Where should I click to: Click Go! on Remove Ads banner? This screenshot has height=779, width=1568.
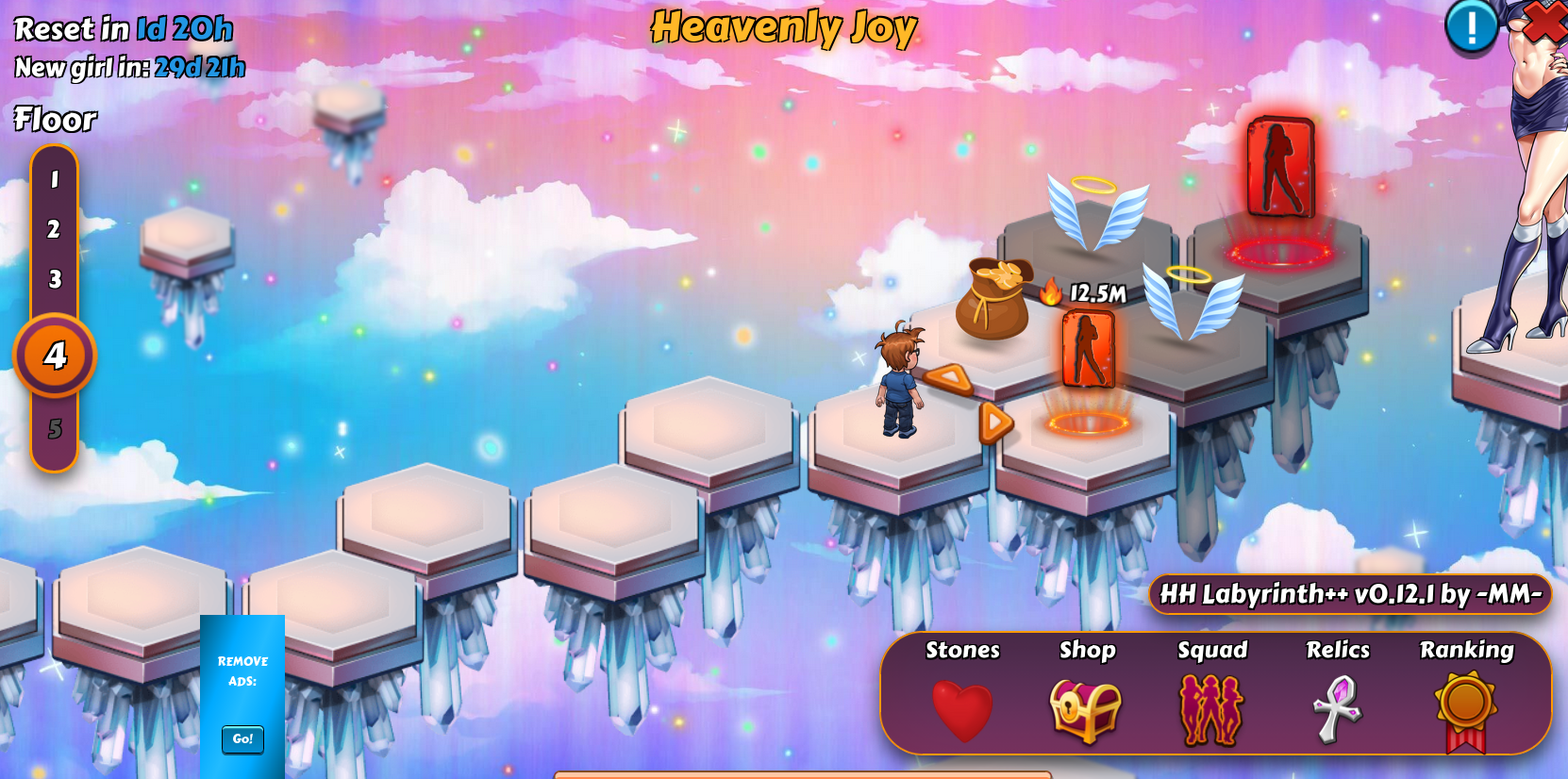coord(242,738)
